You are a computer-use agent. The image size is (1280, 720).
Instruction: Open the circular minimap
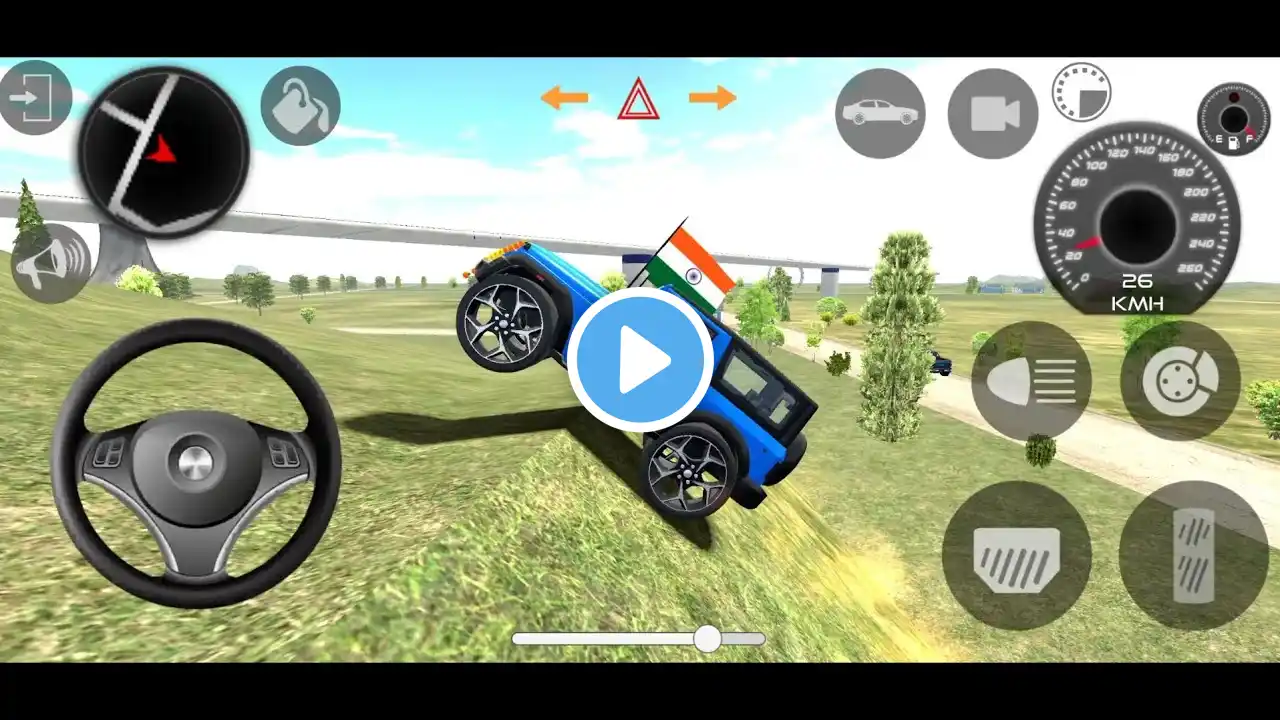click(x=163, y=152)
